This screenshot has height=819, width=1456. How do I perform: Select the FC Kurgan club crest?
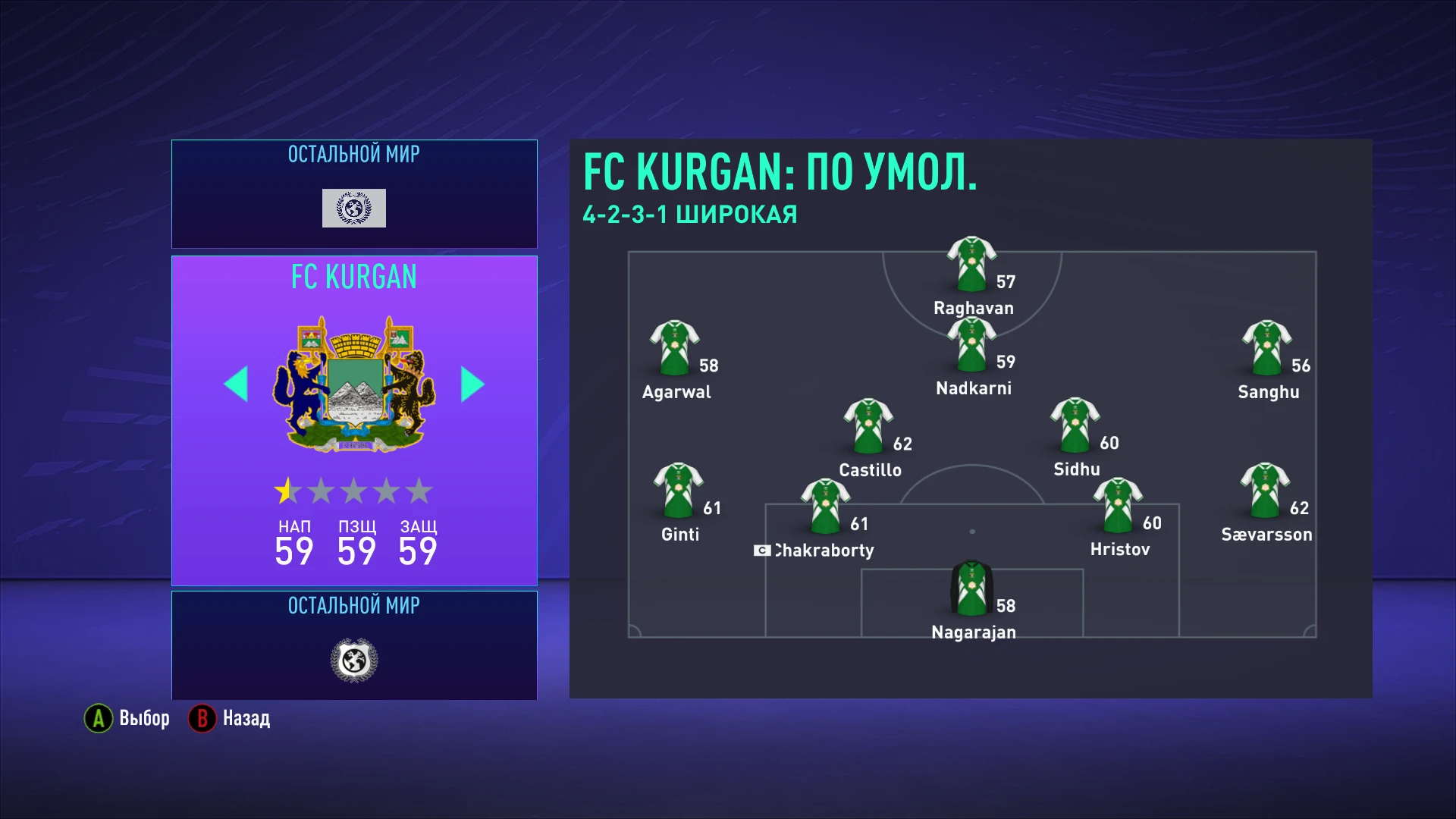353,383
